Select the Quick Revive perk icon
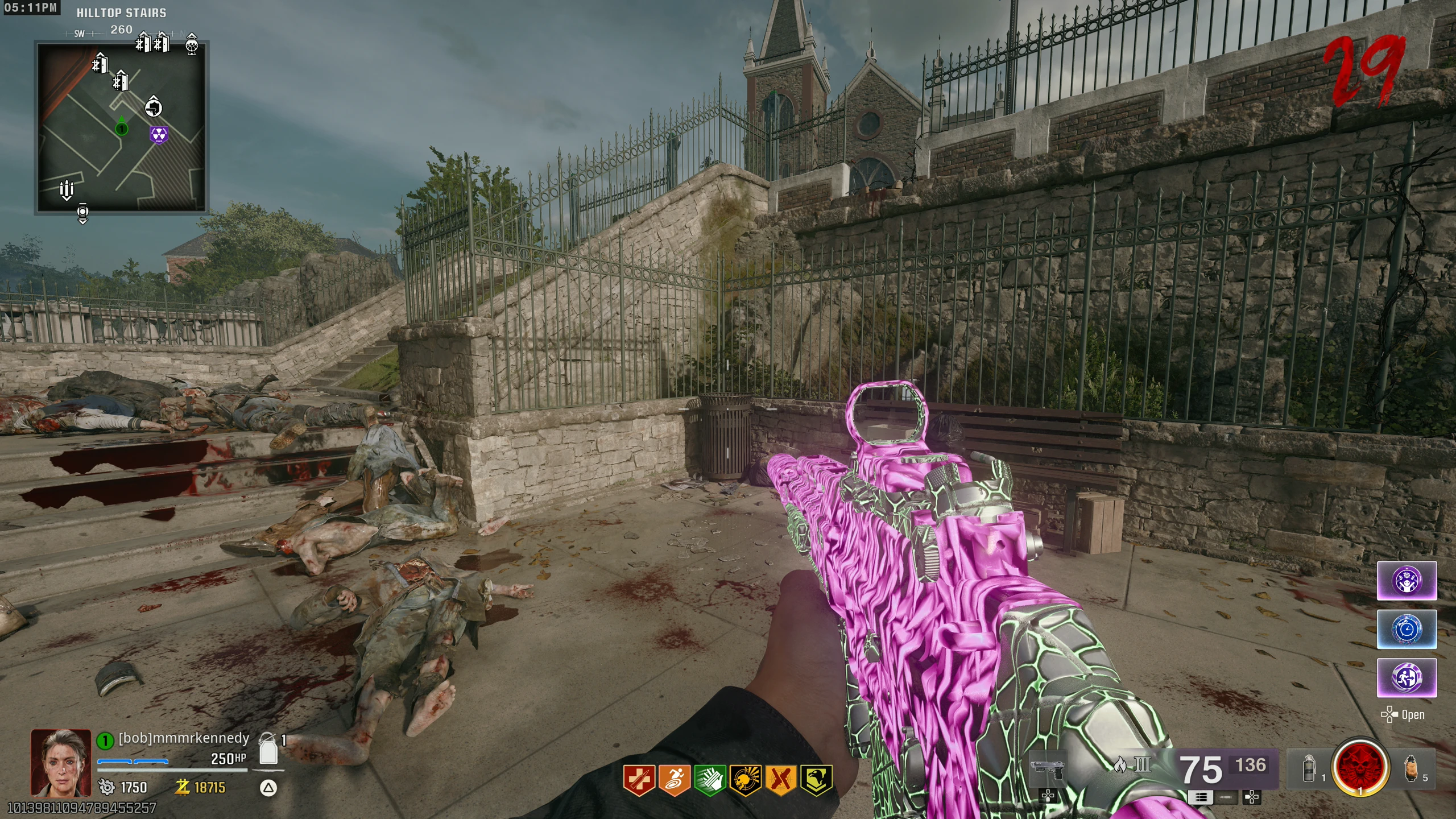1456x819 pixels. pos(638,780)
